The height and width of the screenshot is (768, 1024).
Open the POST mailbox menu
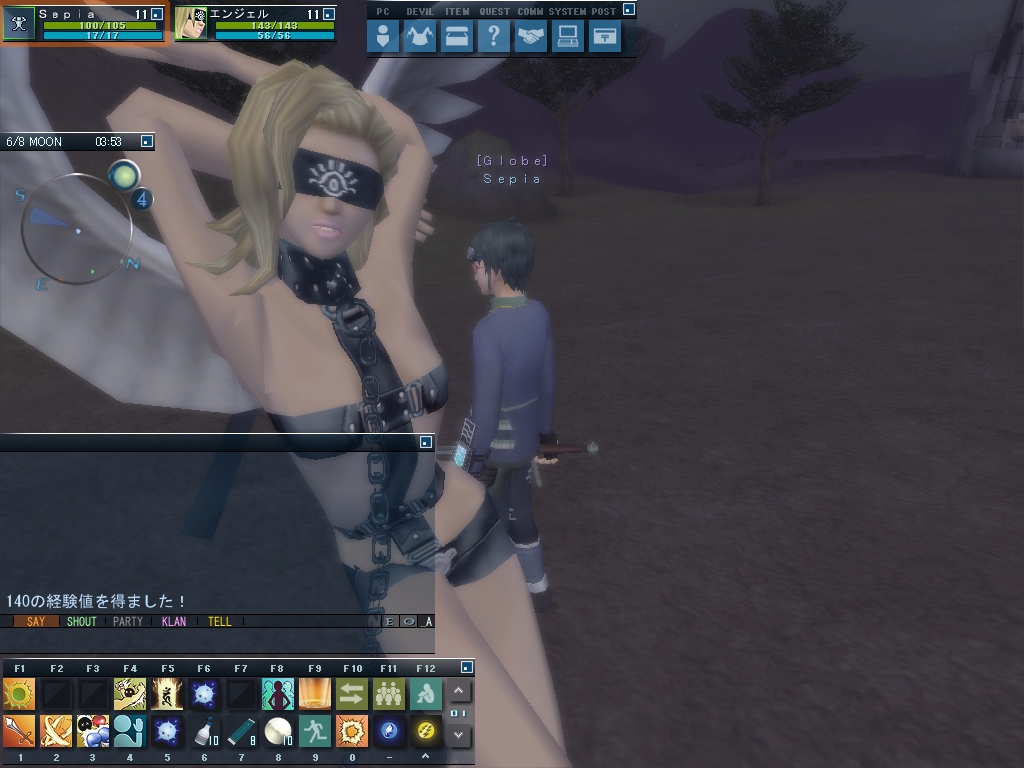[604, 37]
